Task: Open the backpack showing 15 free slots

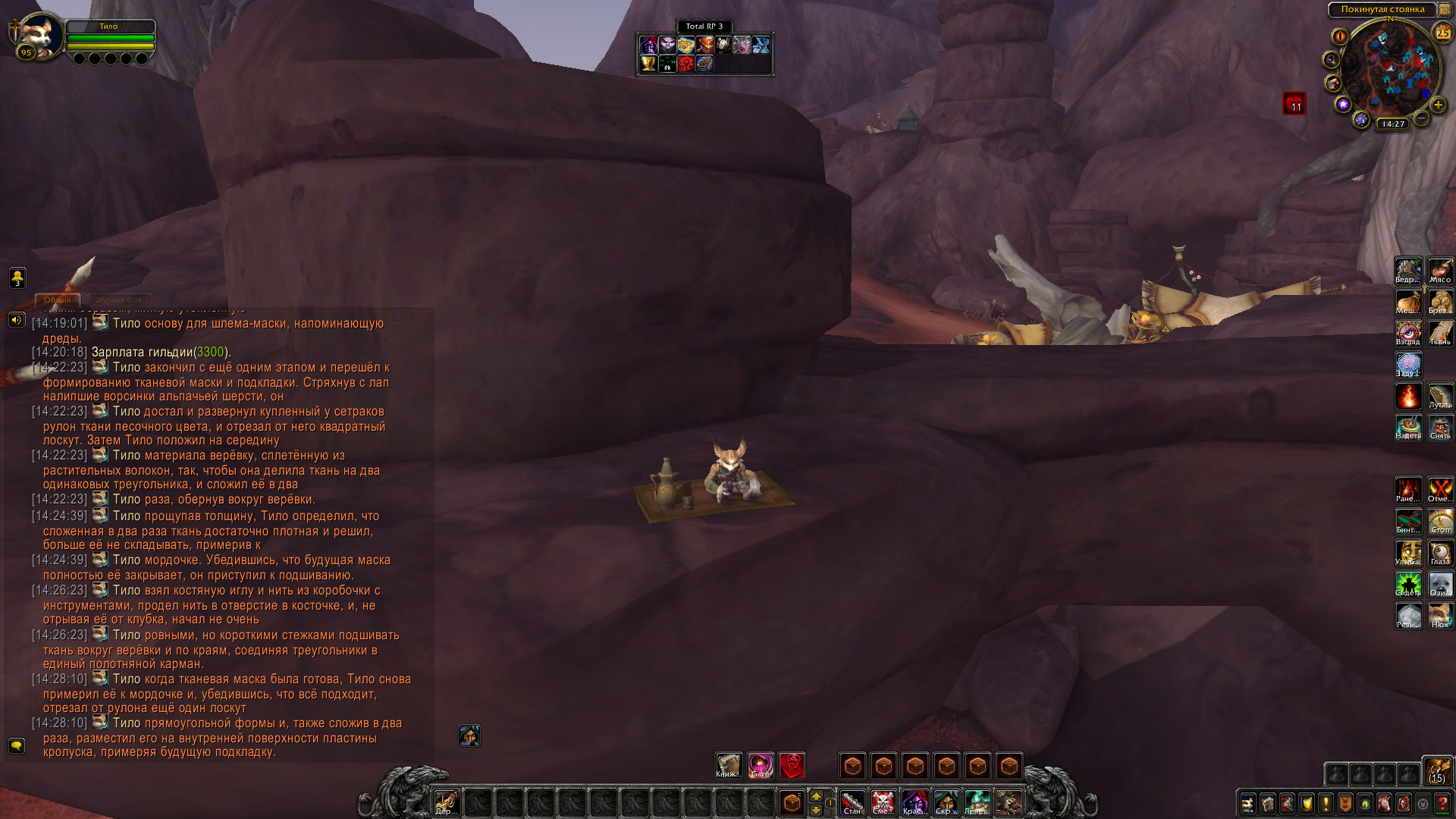Action: (1436, 770)
